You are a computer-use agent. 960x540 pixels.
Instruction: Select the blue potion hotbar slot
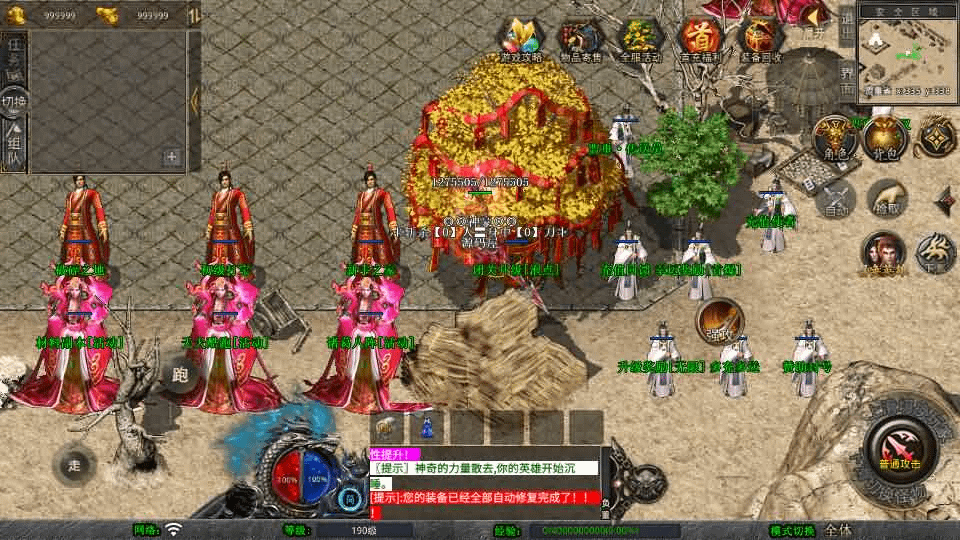point(427,427)
